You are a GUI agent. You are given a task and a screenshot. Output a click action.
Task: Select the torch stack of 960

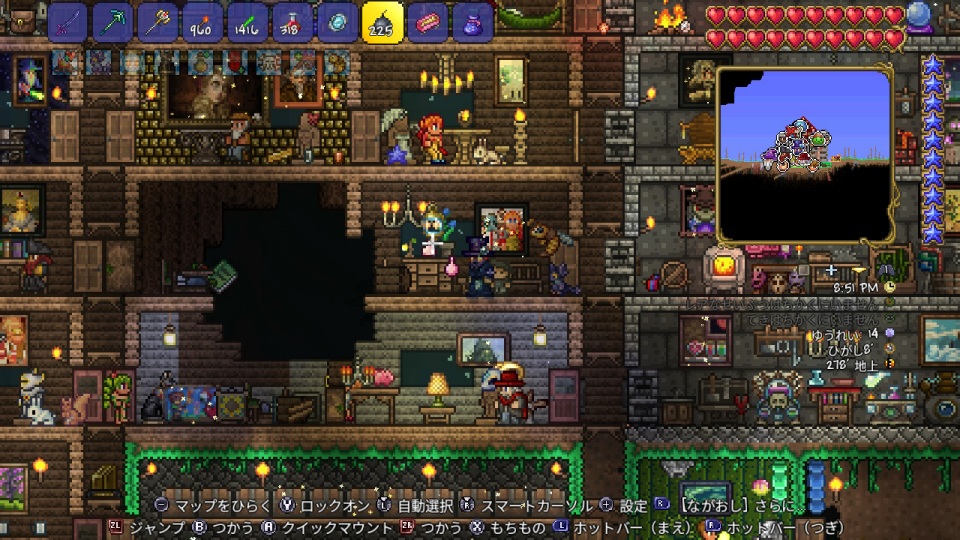203,21
